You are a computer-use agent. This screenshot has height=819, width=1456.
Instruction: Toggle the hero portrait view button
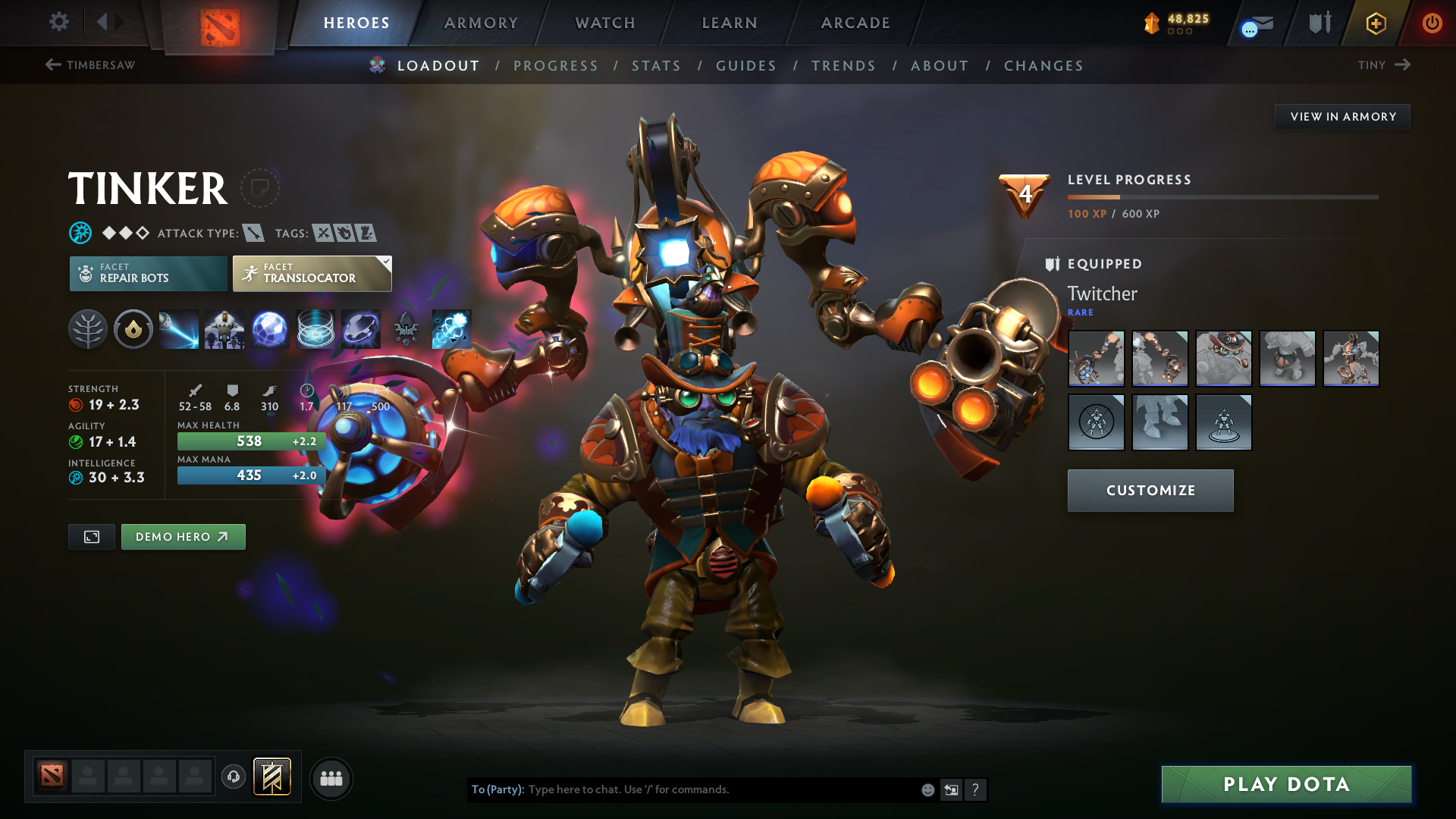pos(91,536)
